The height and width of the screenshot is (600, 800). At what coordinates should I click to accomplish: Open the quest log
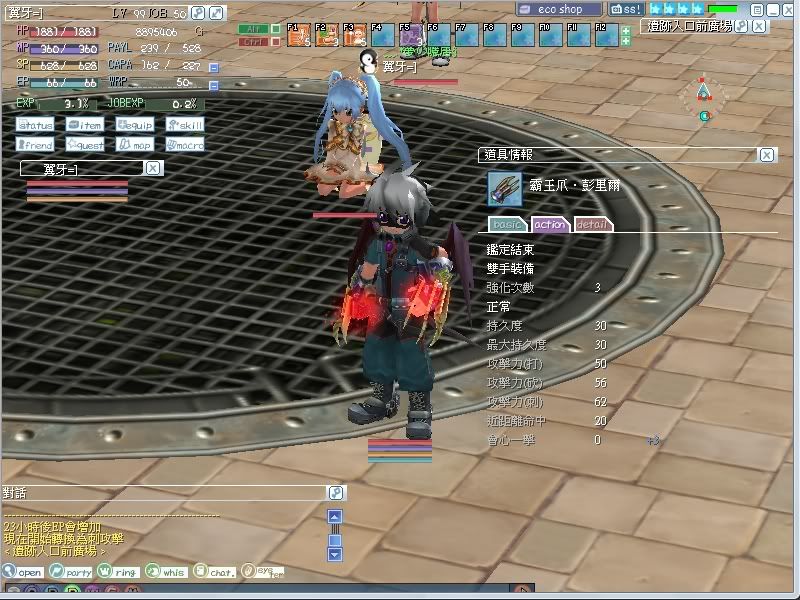[x=85, y=145]
